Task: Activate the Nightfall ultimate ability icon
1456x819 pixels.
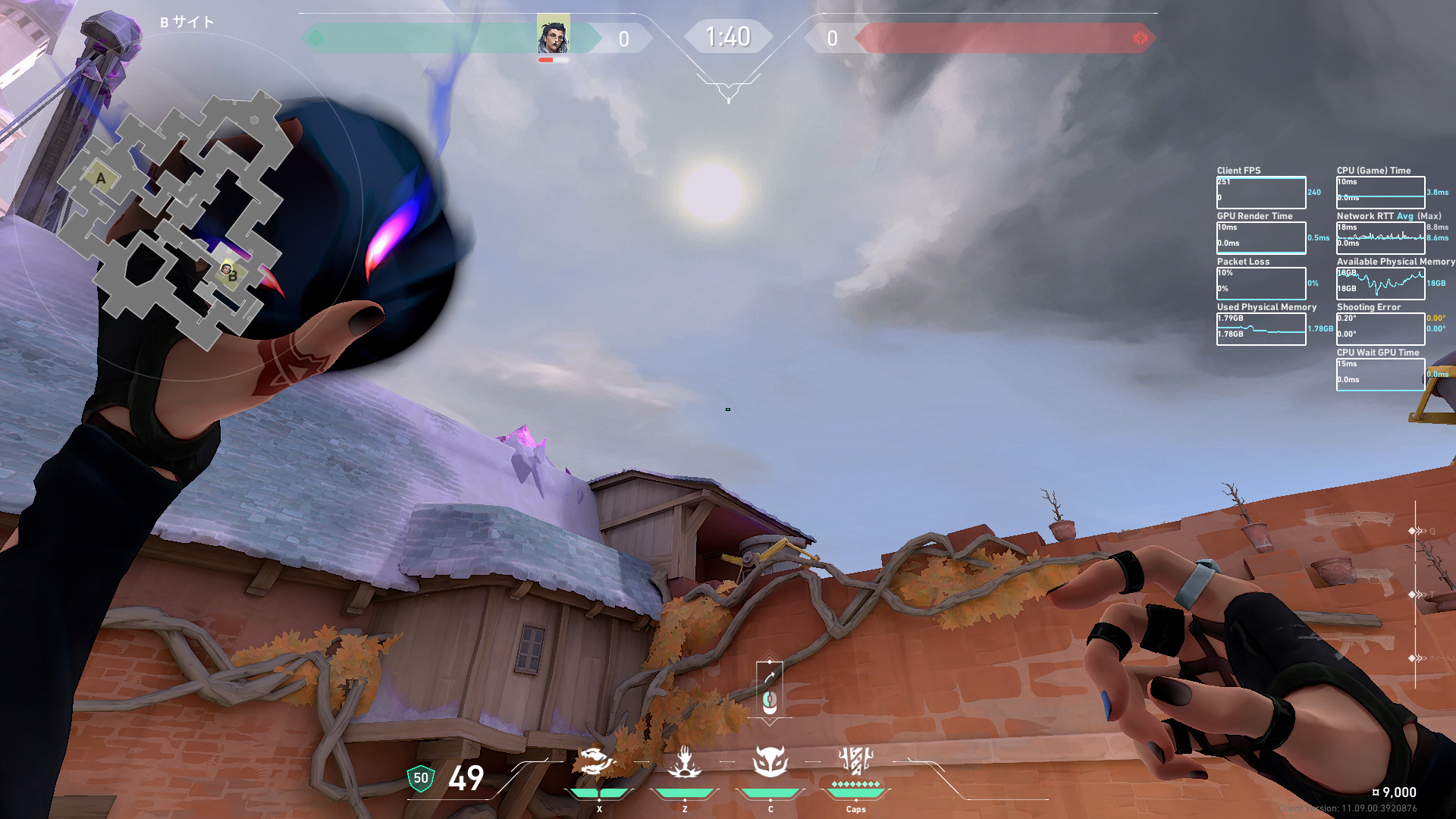Action: point(855,760)
